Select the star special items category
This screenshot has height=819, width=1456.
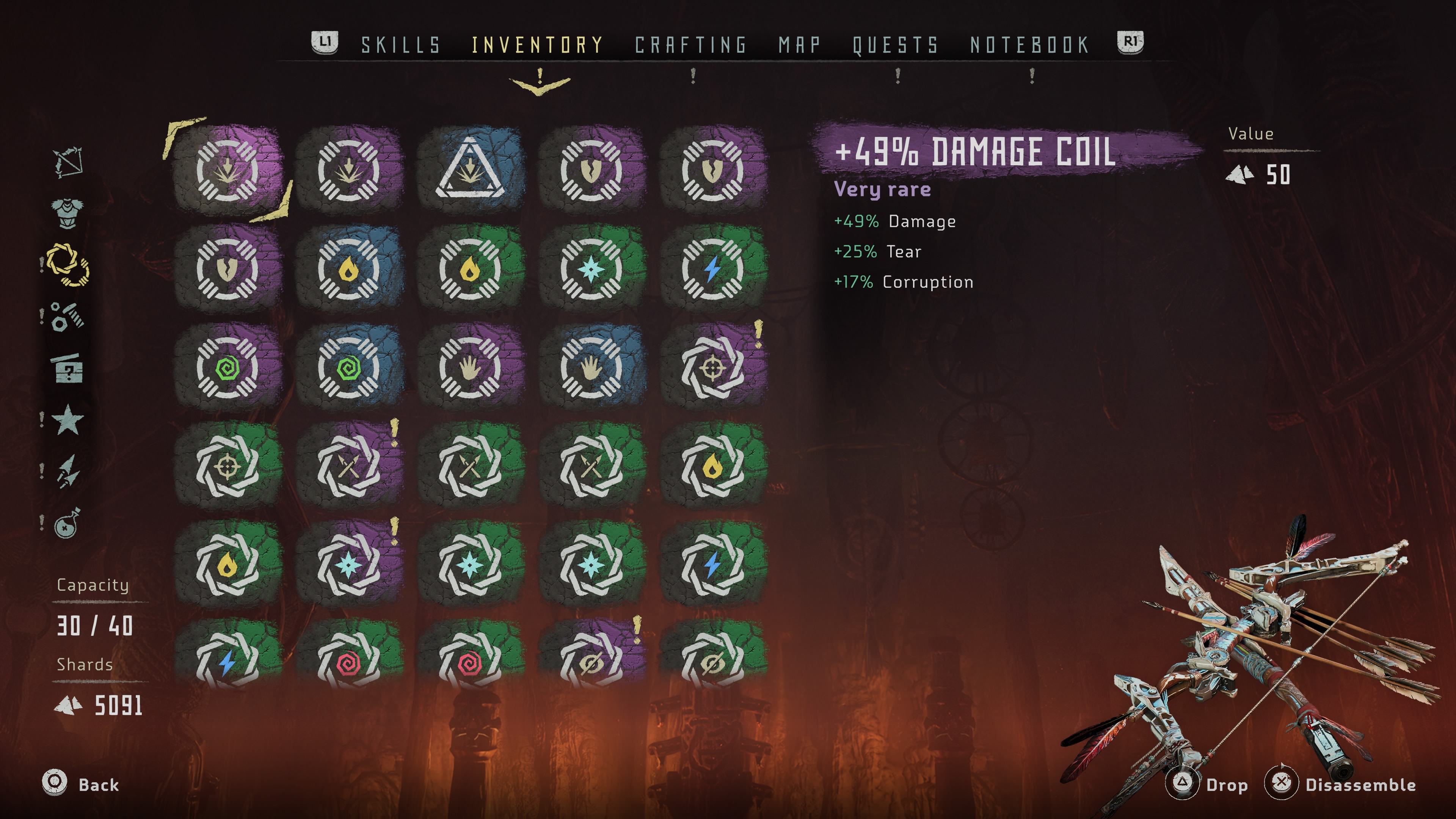[68, 420]
